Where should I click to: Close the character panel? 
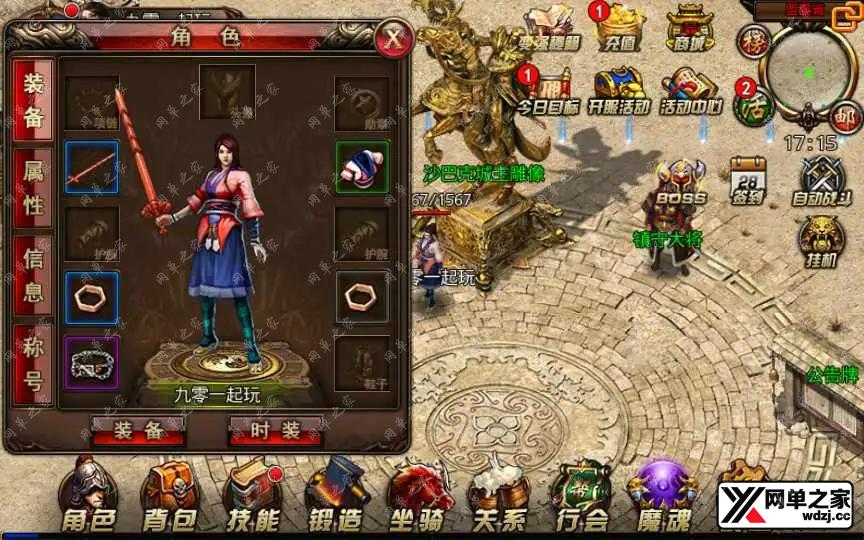click(395, 39)
